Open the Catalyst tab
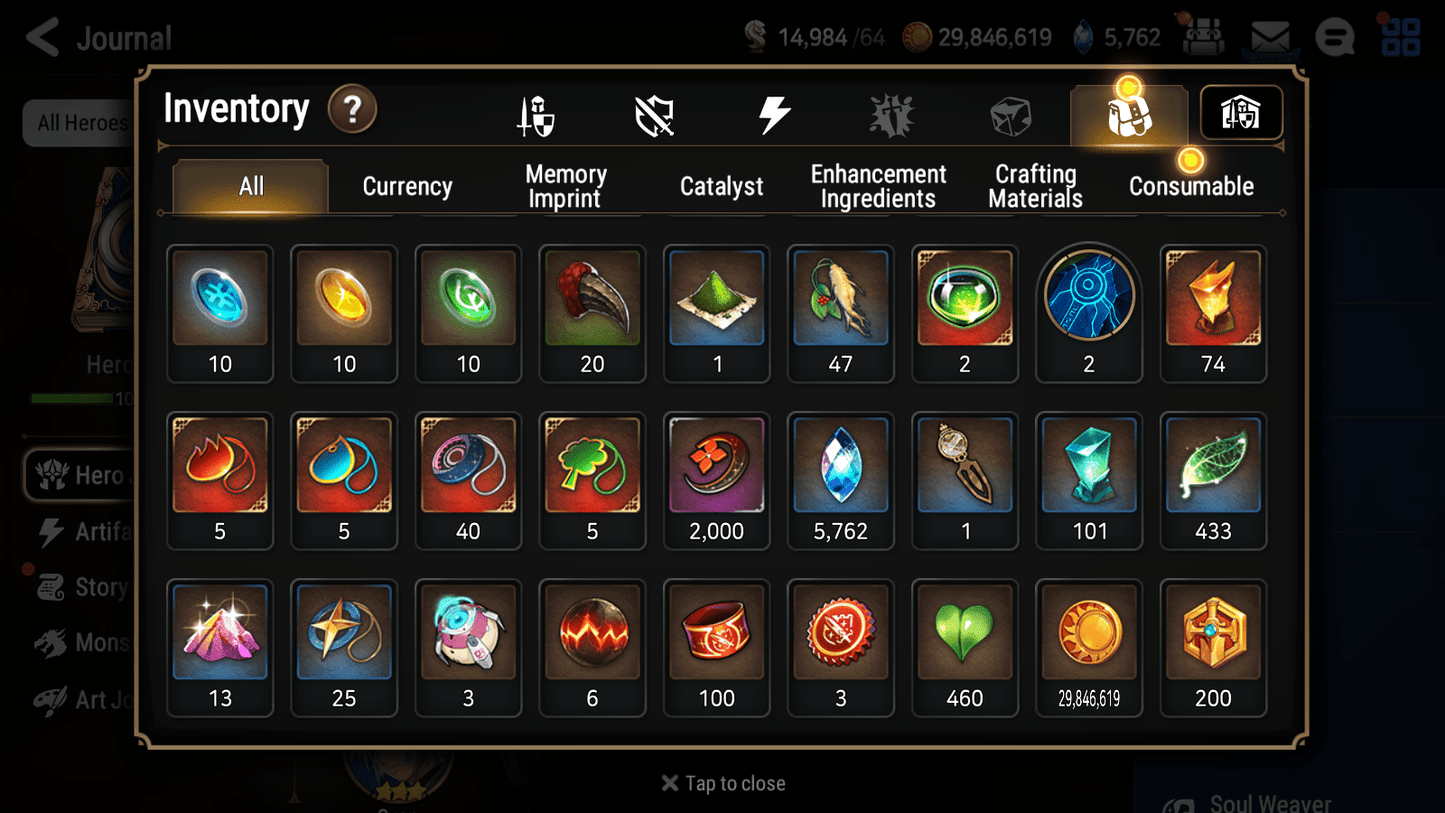The image size is (1445, 813). pos(722,186)
